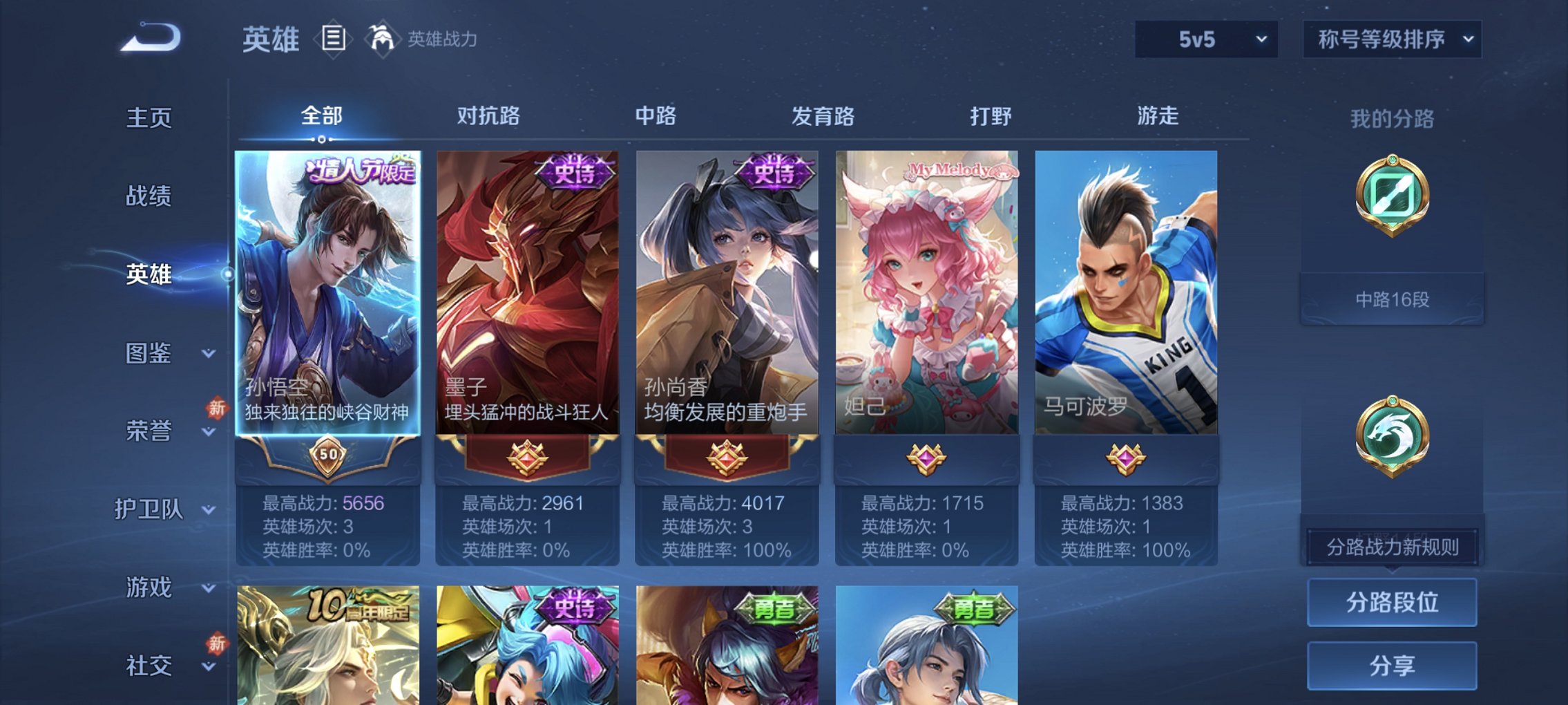Click the 分路战力新规则 notice
1568x705 pixels.
click(x=1391, y=546)
